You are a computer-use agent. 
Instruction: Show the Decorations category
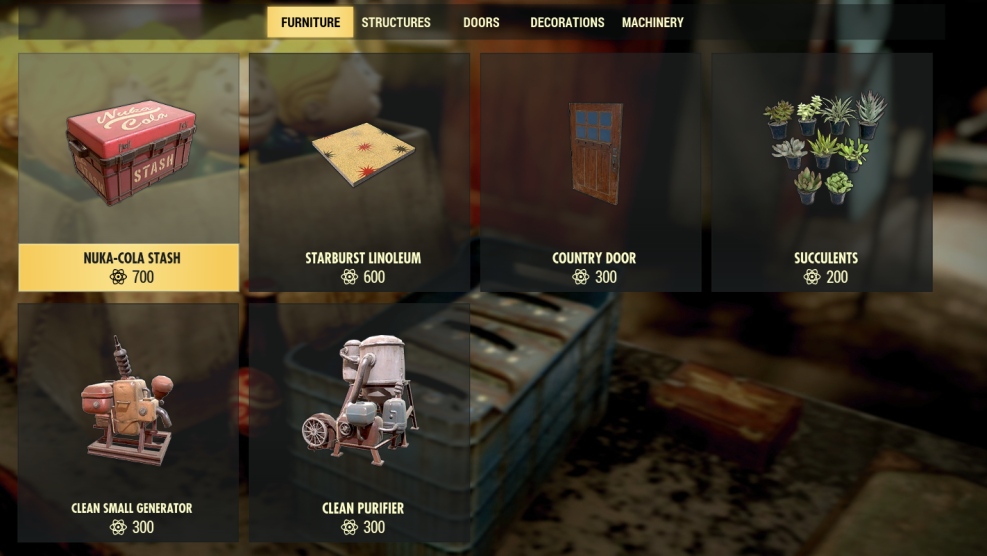pyautogui.click(x=567, y=22)
